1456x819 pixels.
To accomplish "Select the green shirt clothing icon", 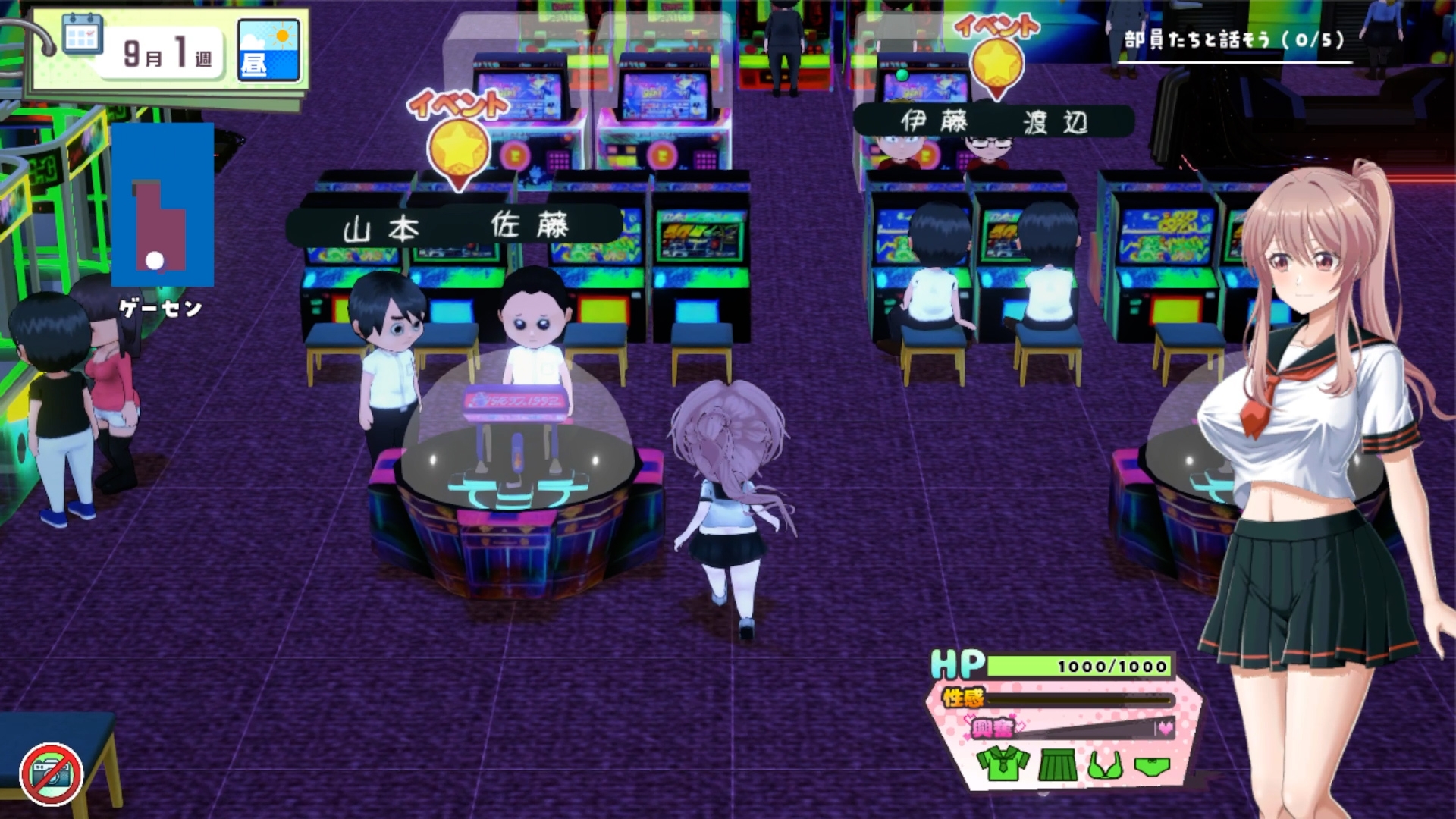I will pyautogui.click(x=1003, y=764).
